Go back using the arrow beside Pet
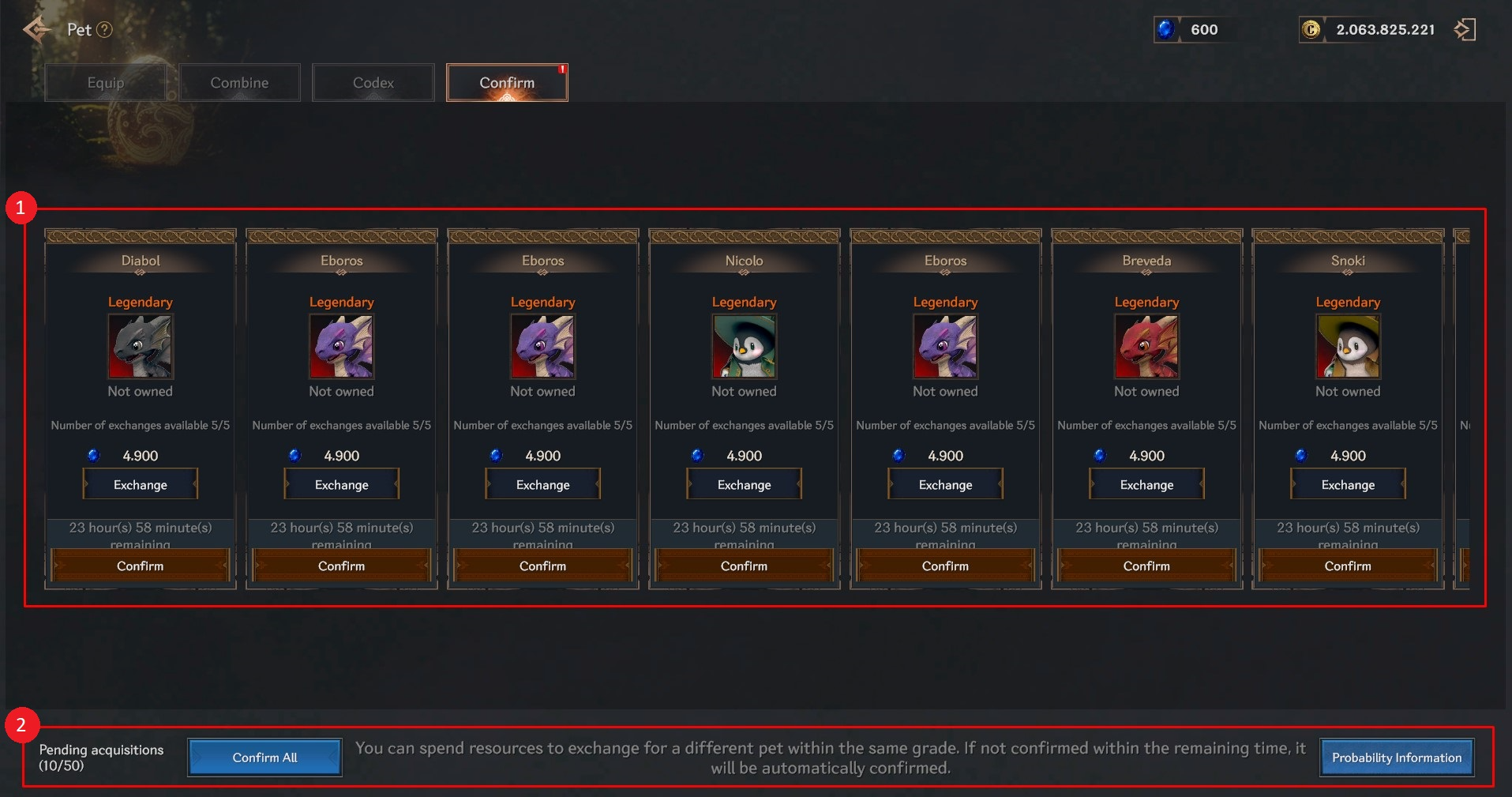The height and width of the screenshot is (797, 1512). [x=36, y=30]
